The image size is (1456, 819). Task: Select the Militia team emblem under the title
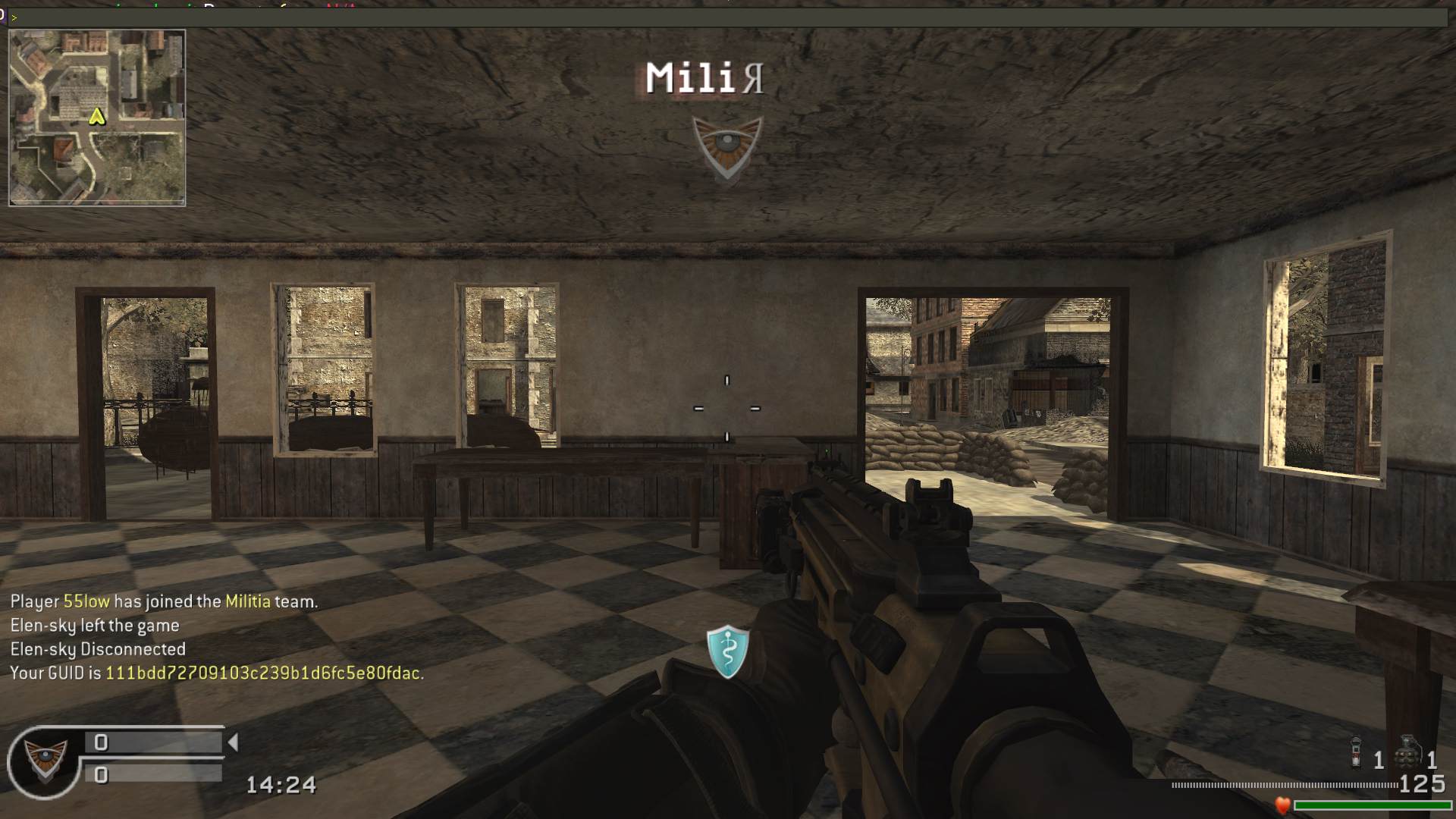pyautogui.click(x=726, y=147)
